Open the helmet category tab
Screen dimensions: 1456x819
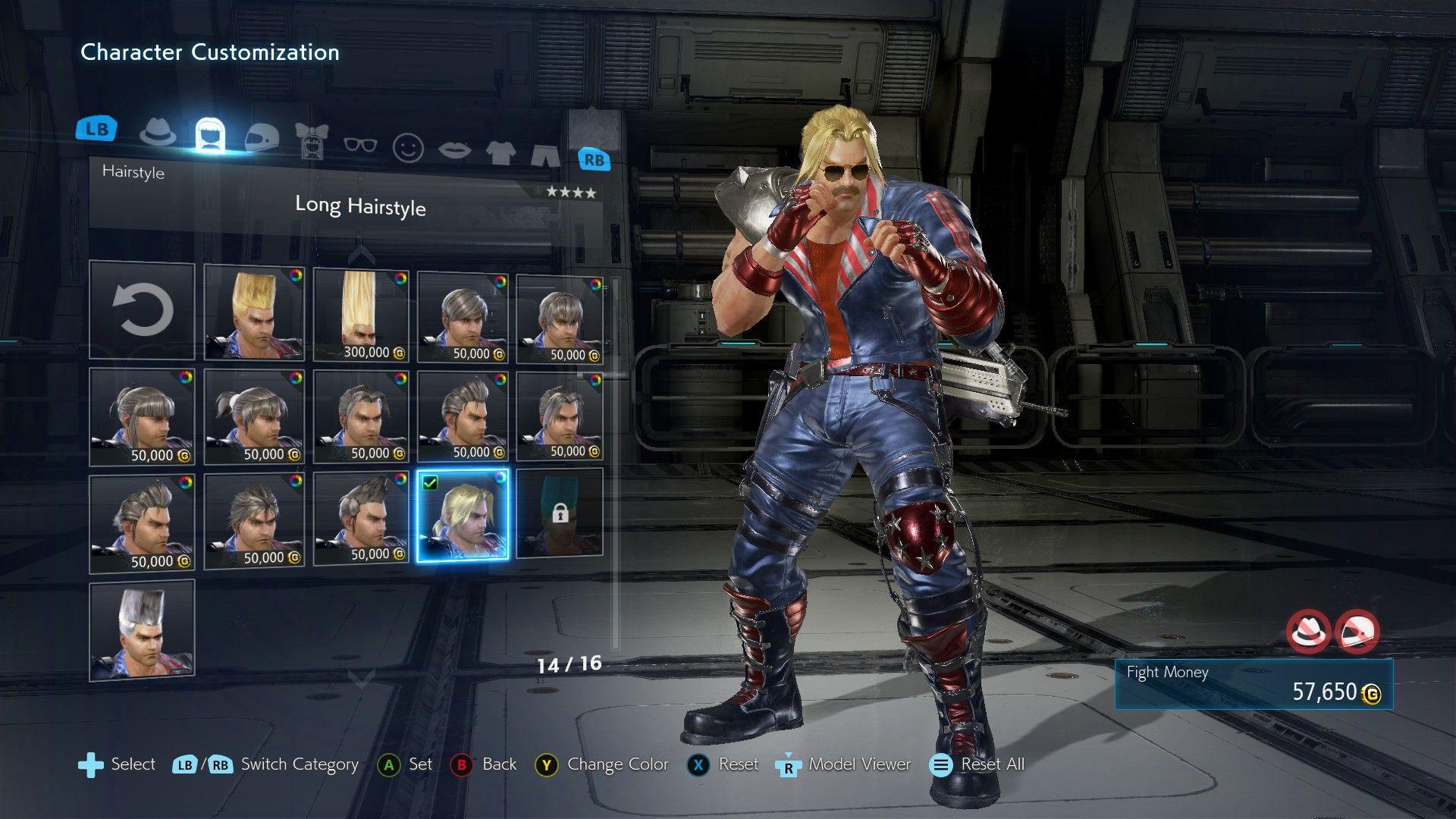[262, 137]
